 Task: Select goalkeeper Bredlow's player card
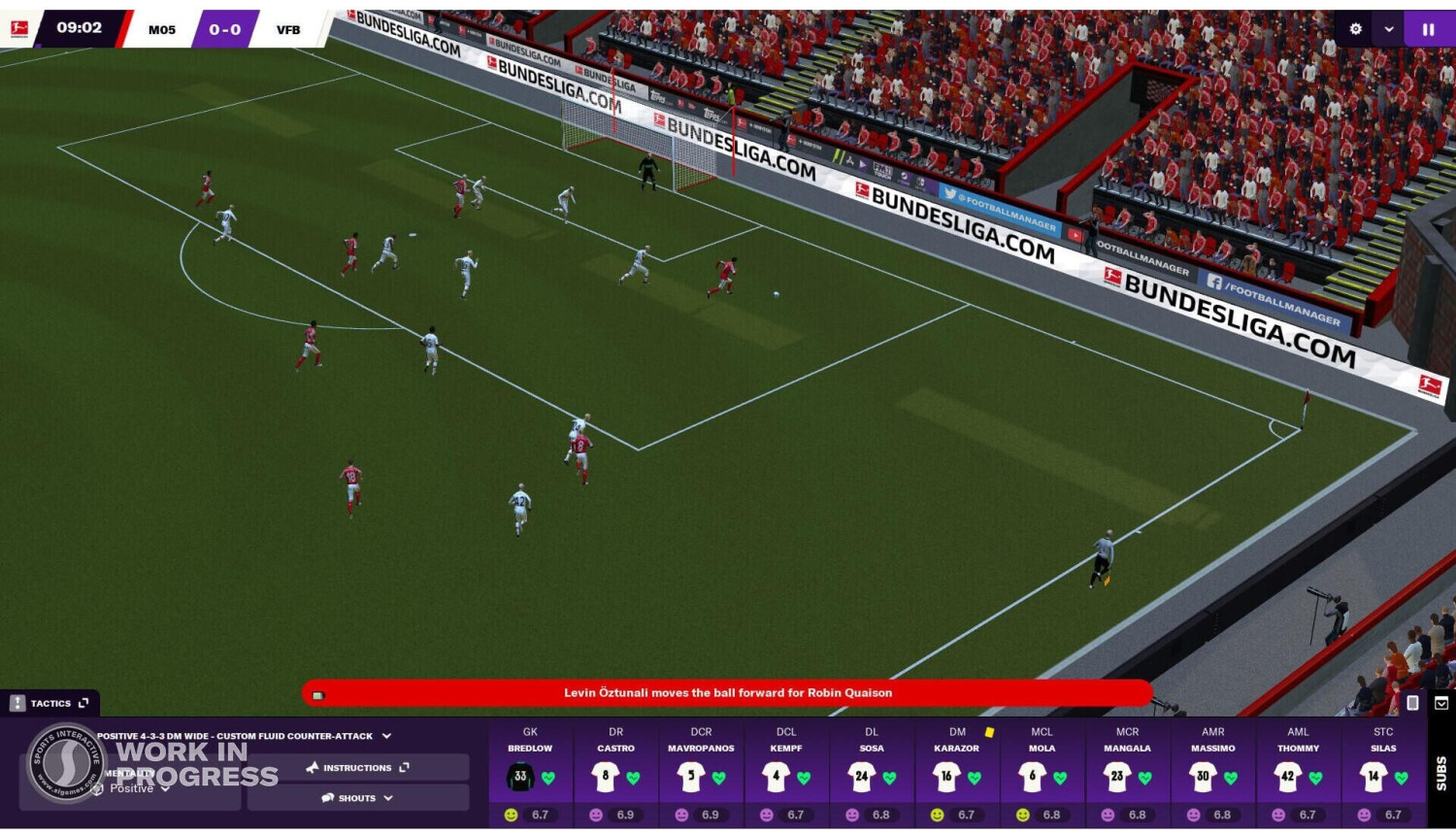(x=530, y=773)
